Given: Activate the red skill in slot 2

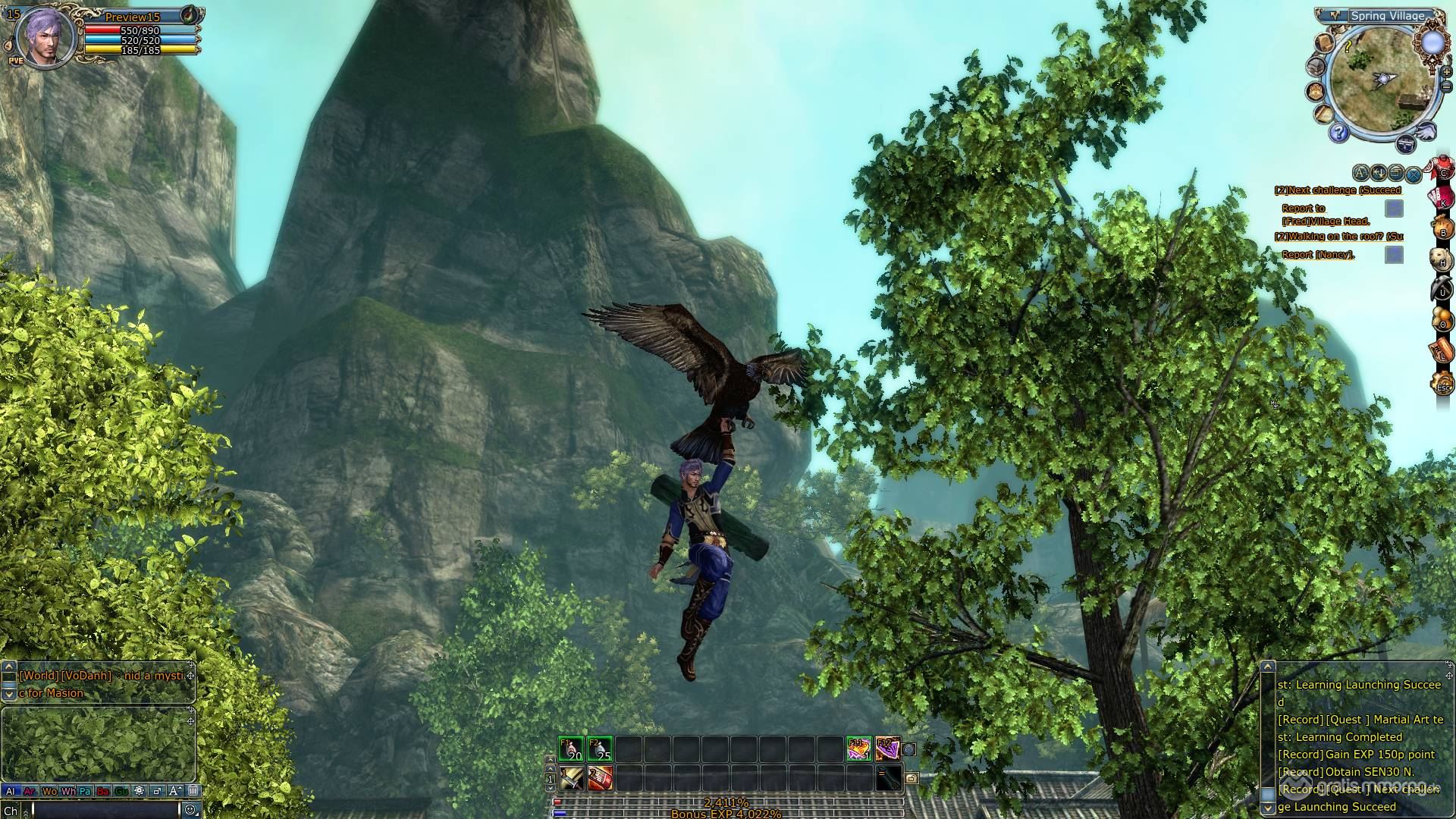Looking at the screenshot, I should coord(599,777).
